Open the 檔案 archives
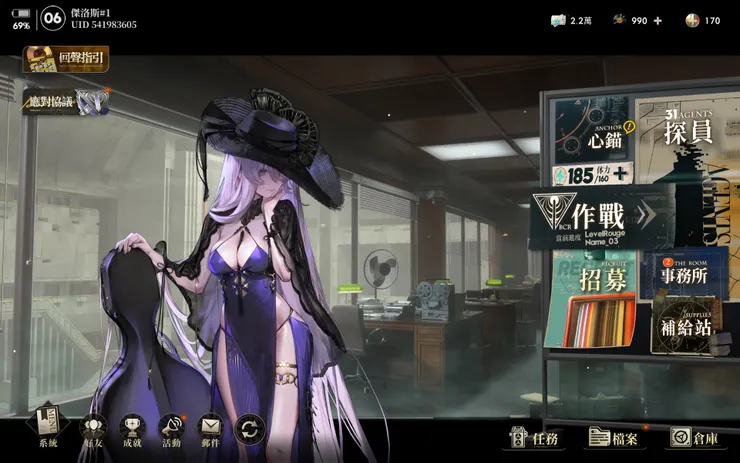The height and width of the screenshot is (463, 740). point(614,437)
